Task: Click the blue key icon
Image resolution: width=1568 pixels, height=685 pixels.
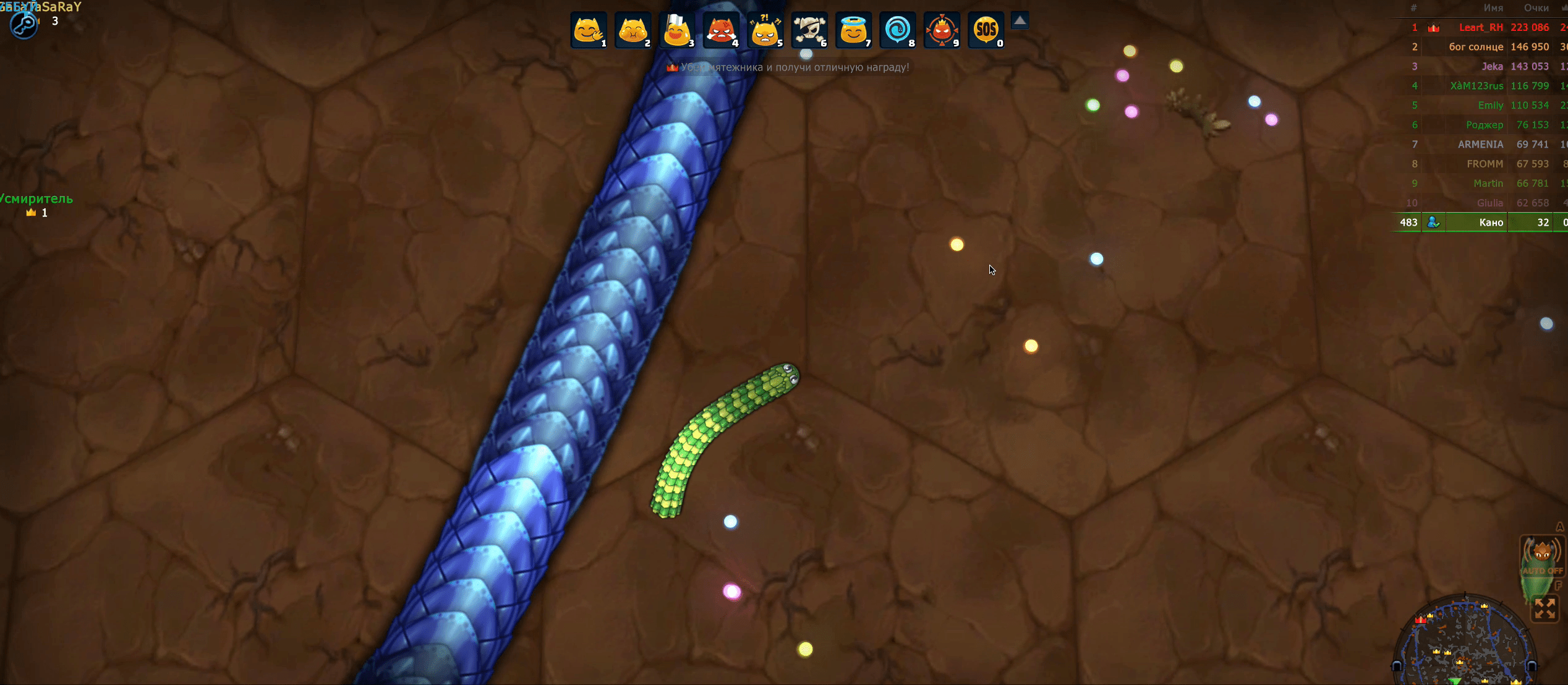Action: (23, 25)
